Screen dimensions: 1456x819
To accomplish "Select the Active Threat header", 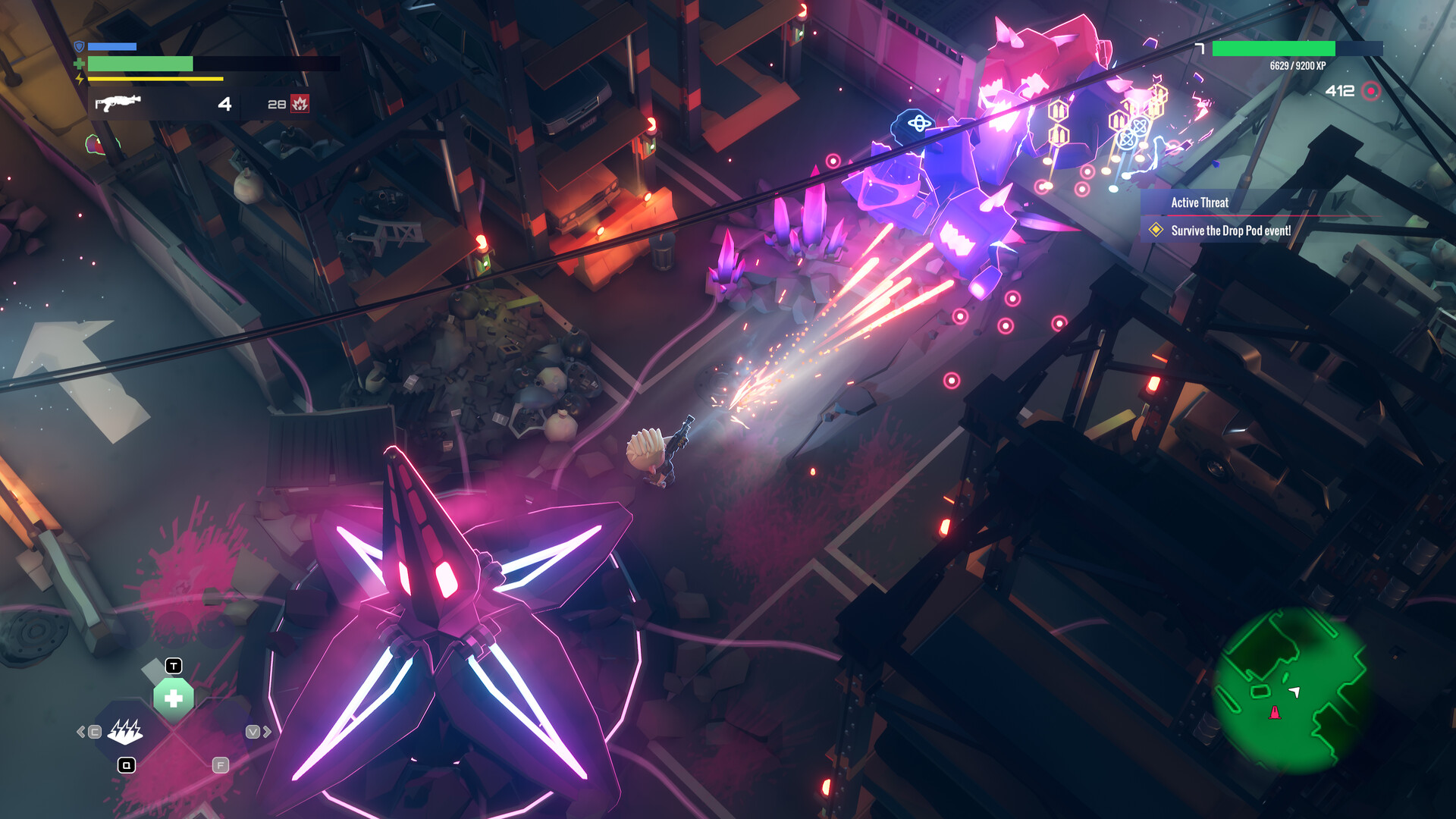I will (x=1200, y=202).
